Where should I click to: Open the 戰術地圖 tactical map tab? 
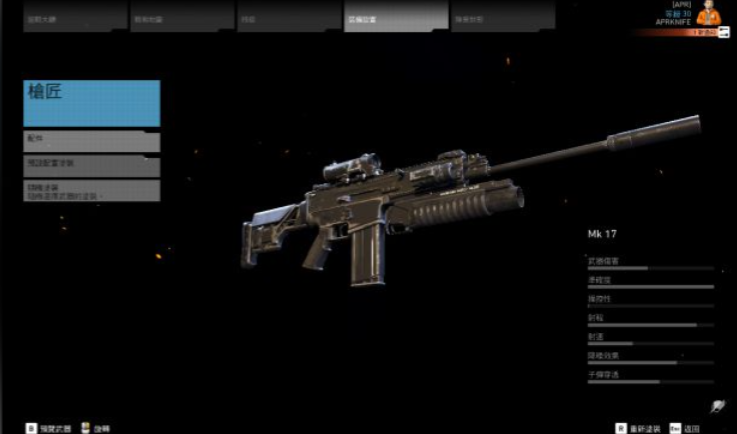pyautogui.click(x=181, y=17)
